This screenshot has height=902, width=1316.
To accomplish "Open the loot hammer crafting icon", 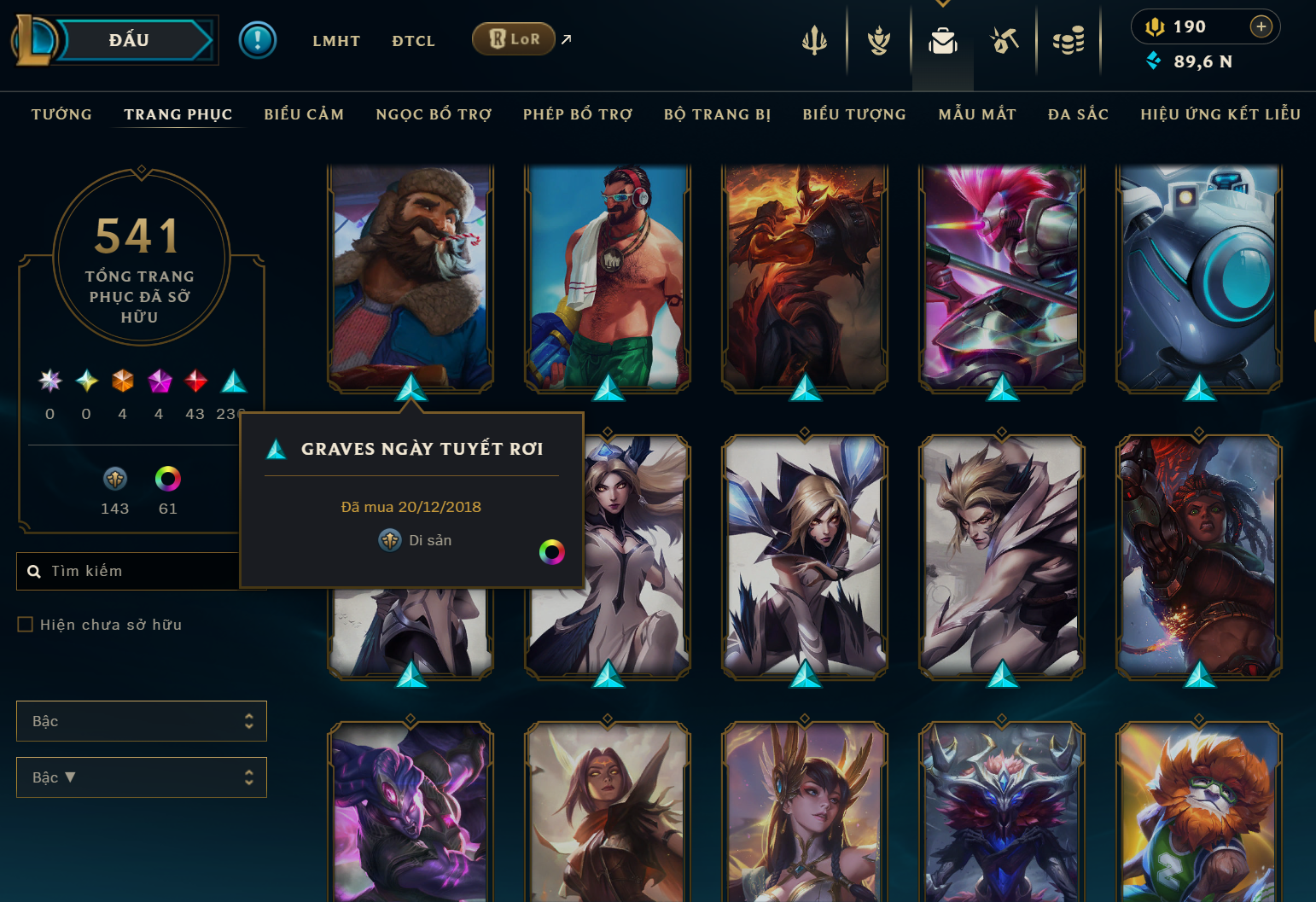I will [x=1004, y=40].
